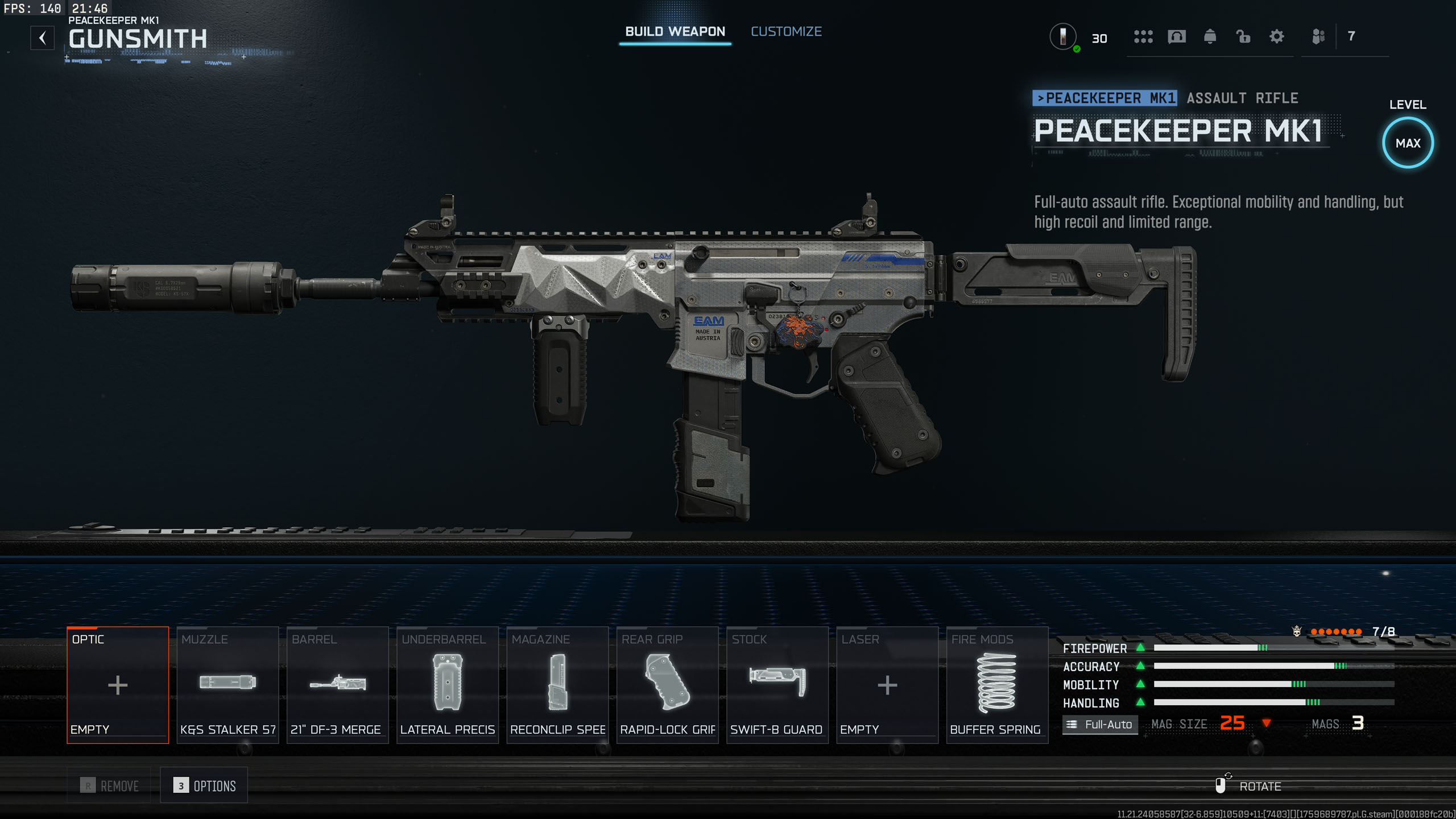Open the party members icon
The width and height of the screenshot is (1456, 819).
(x=1318, y=37)
